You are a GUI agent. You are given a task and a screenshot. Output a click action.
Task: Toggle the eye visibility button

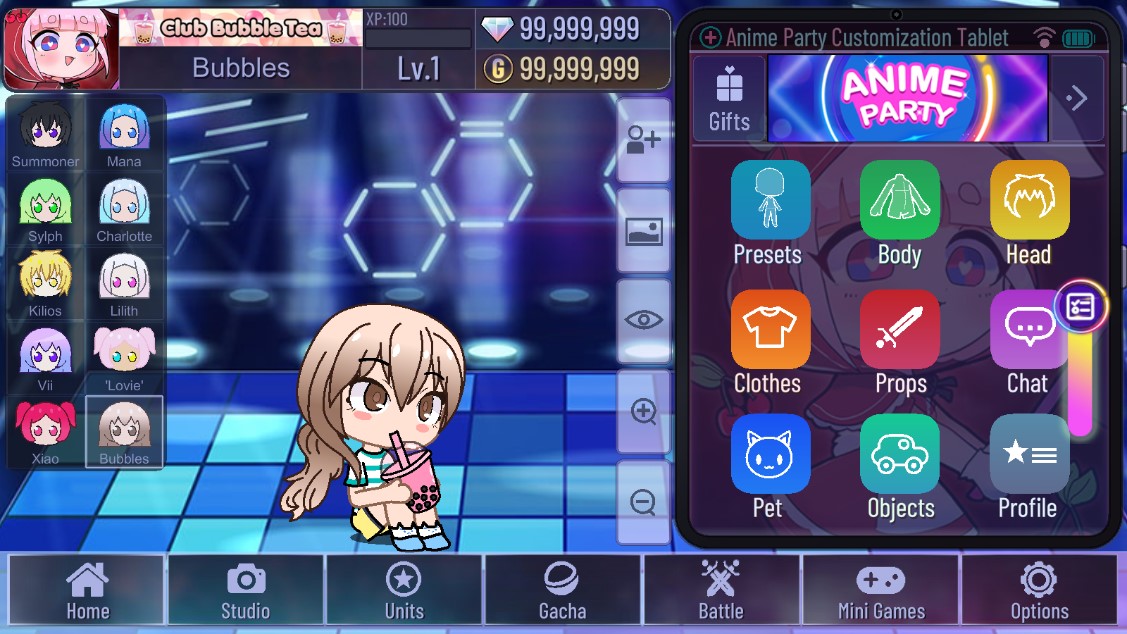pos(643,320)
